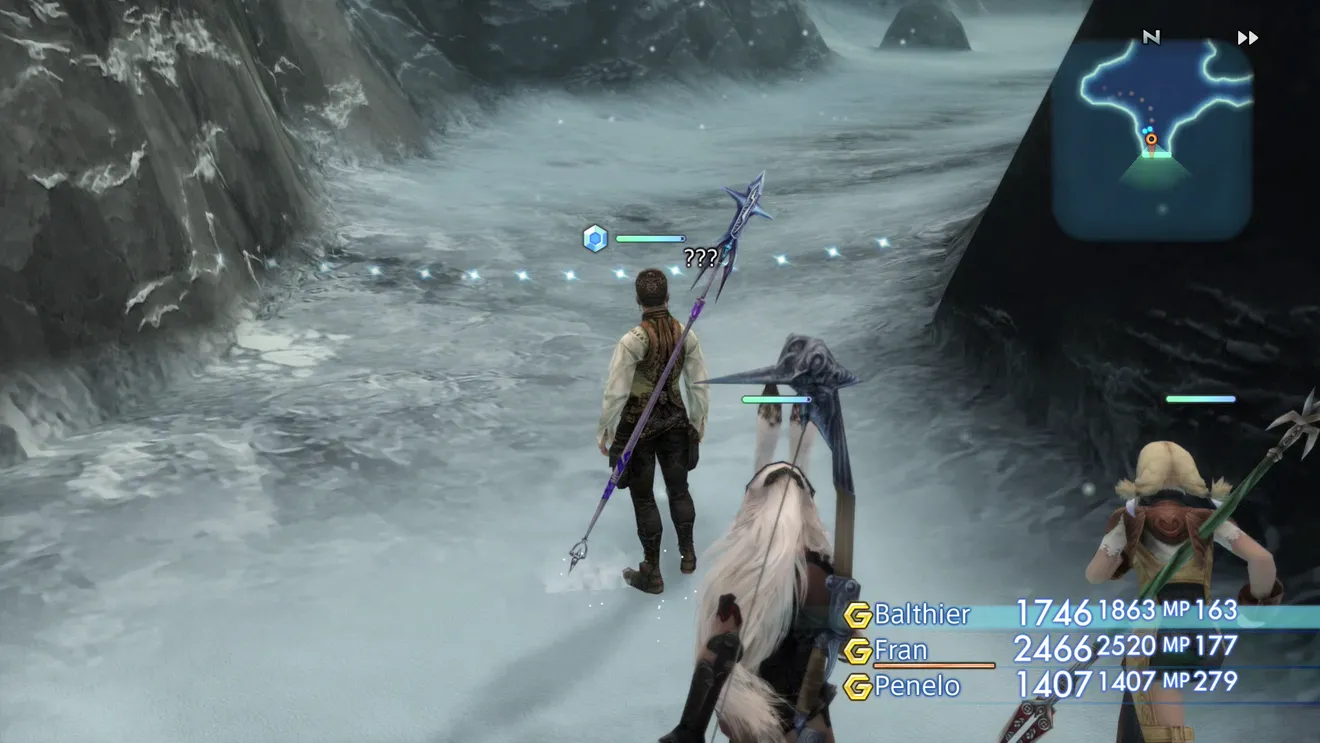Click the blue crystal target marker
This screenshot has width=1320, height=743.
click(x=595, y=238)
